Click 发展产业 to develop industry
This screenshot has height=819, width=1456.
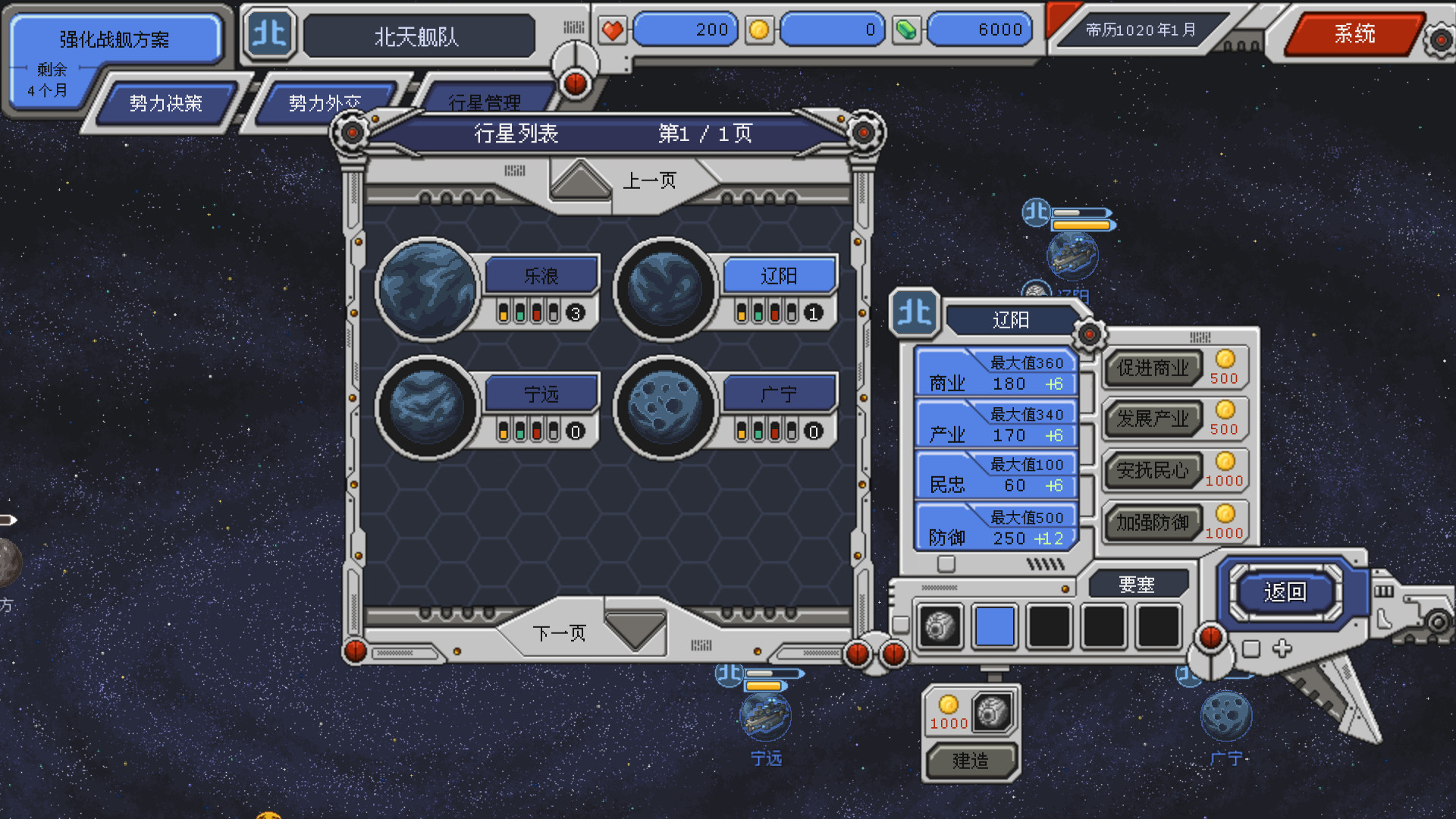coord(1153,419)
